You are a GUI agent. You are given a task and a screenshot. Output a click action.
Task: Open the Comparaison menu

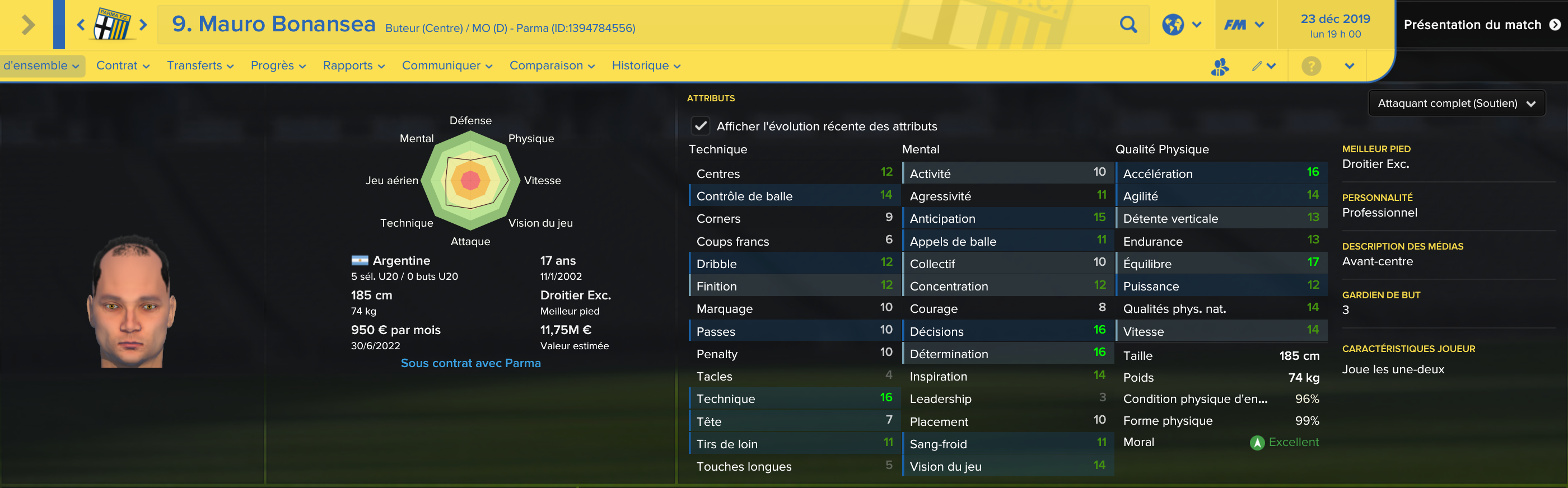pos(552,65)
